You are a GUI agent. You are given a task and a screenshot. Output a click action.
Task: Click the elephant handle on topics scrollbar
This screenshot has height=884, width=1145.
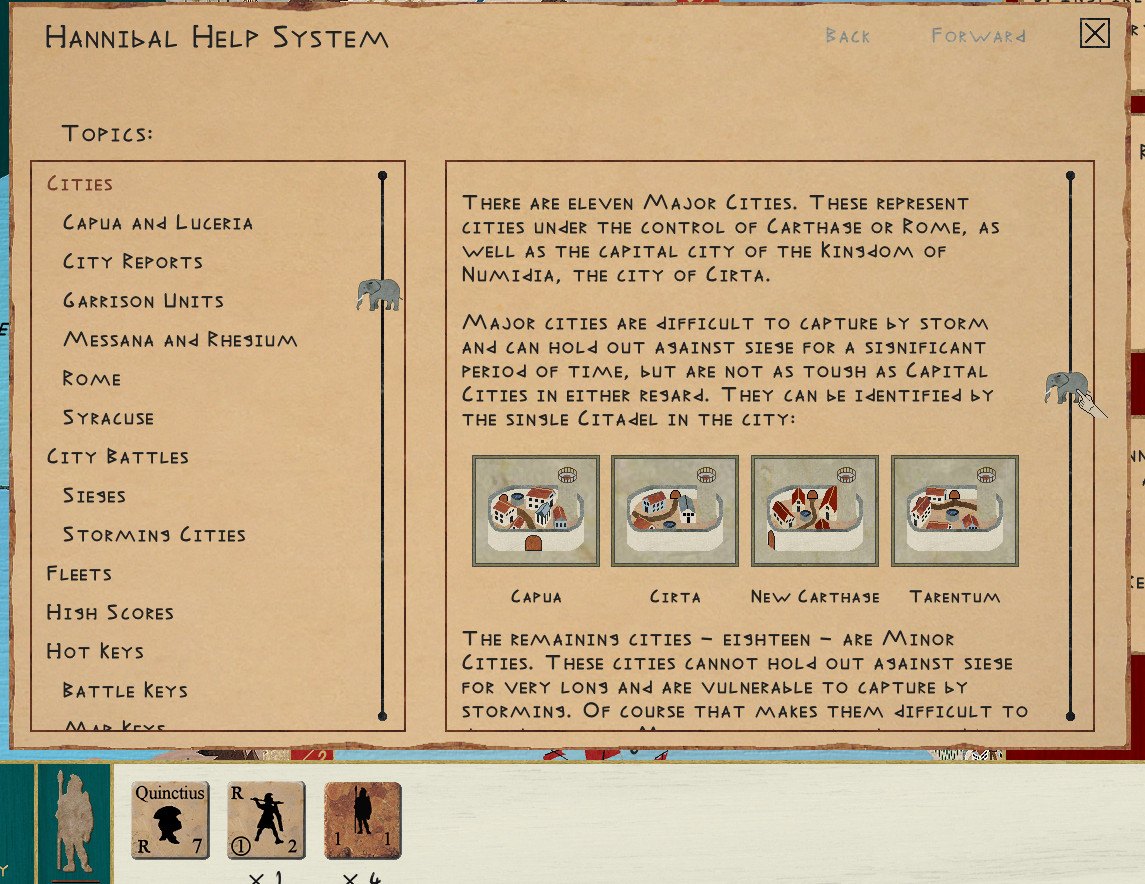point(379,295)
